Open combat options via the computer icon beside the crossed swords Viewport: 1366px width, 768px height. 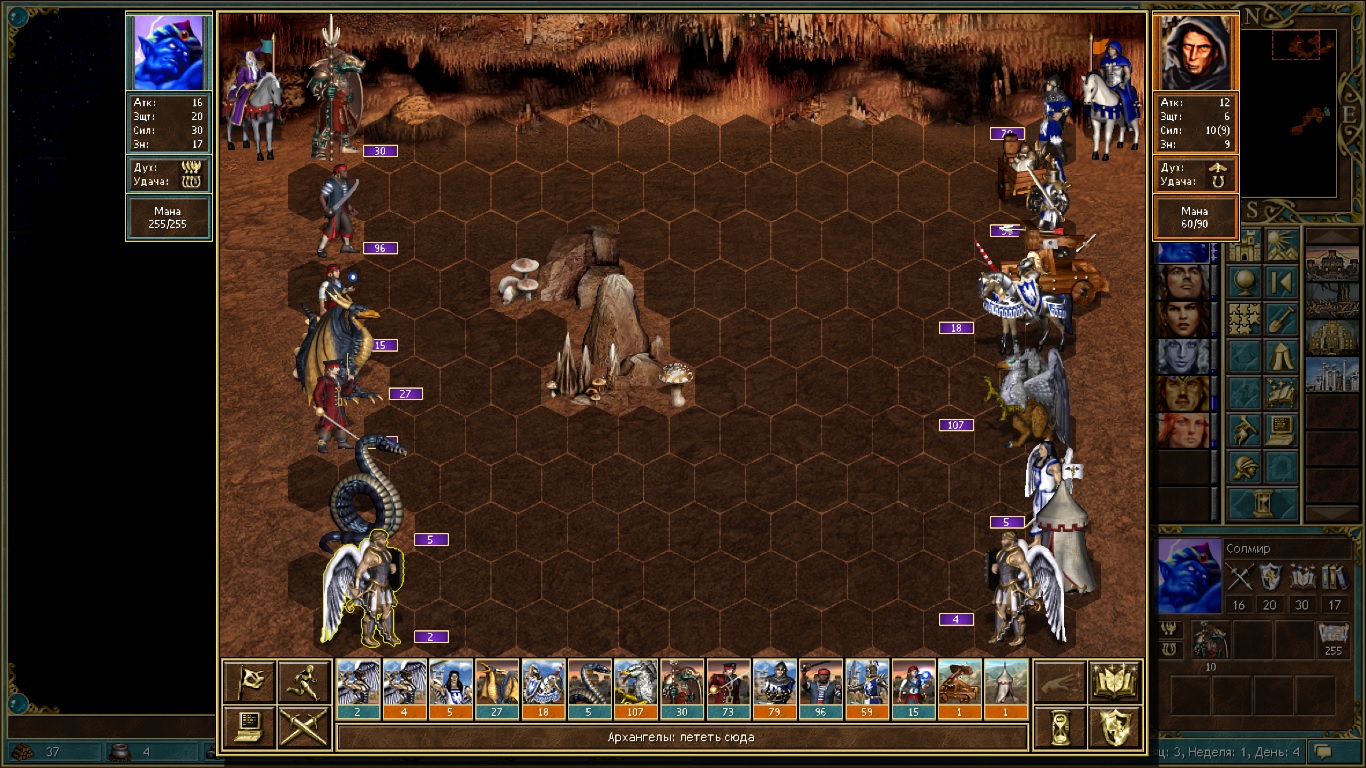pyautogui.click(x=249, y=726)
